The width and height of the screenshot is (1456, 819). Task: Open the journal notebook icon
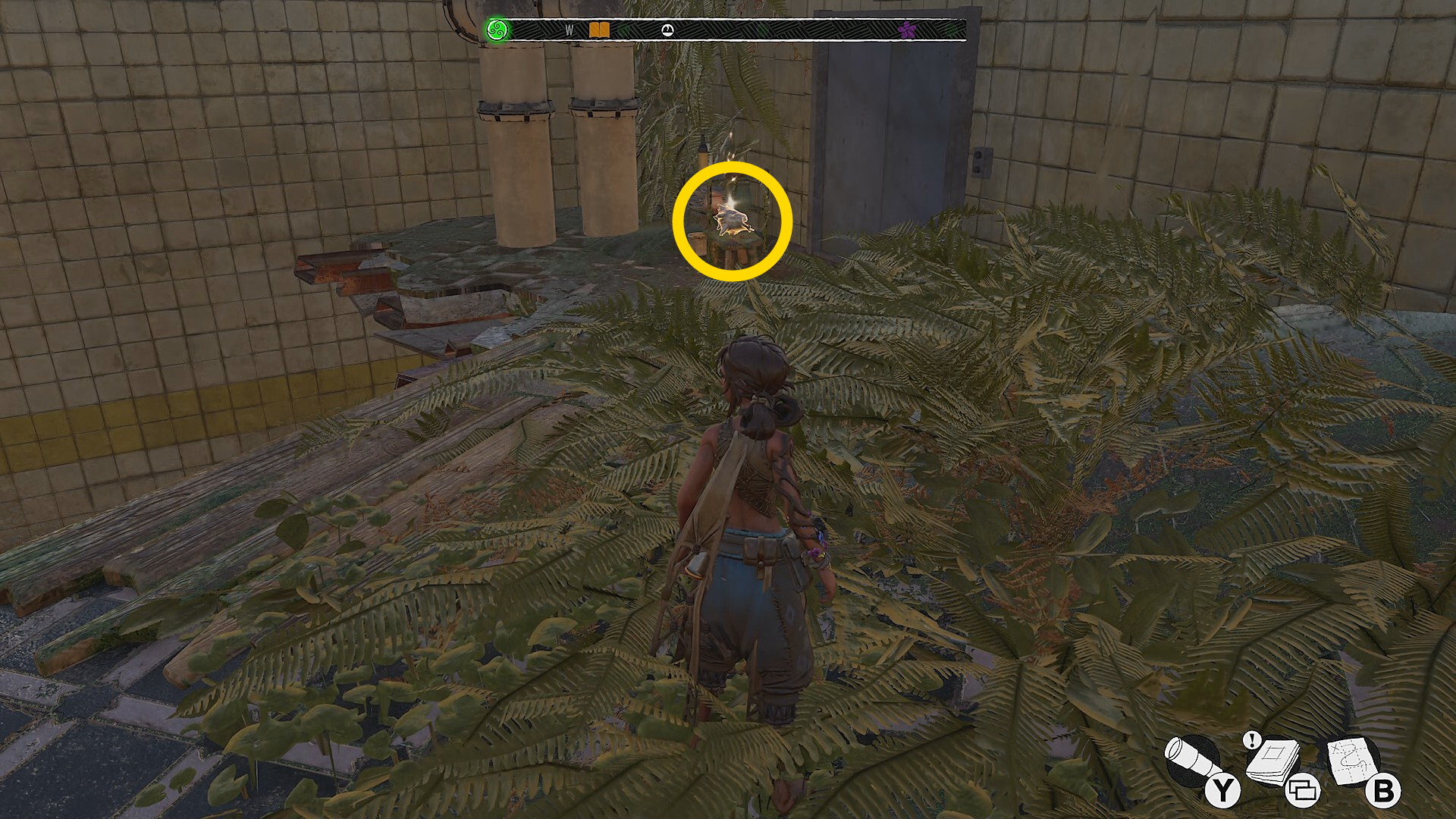(1274, 761)
